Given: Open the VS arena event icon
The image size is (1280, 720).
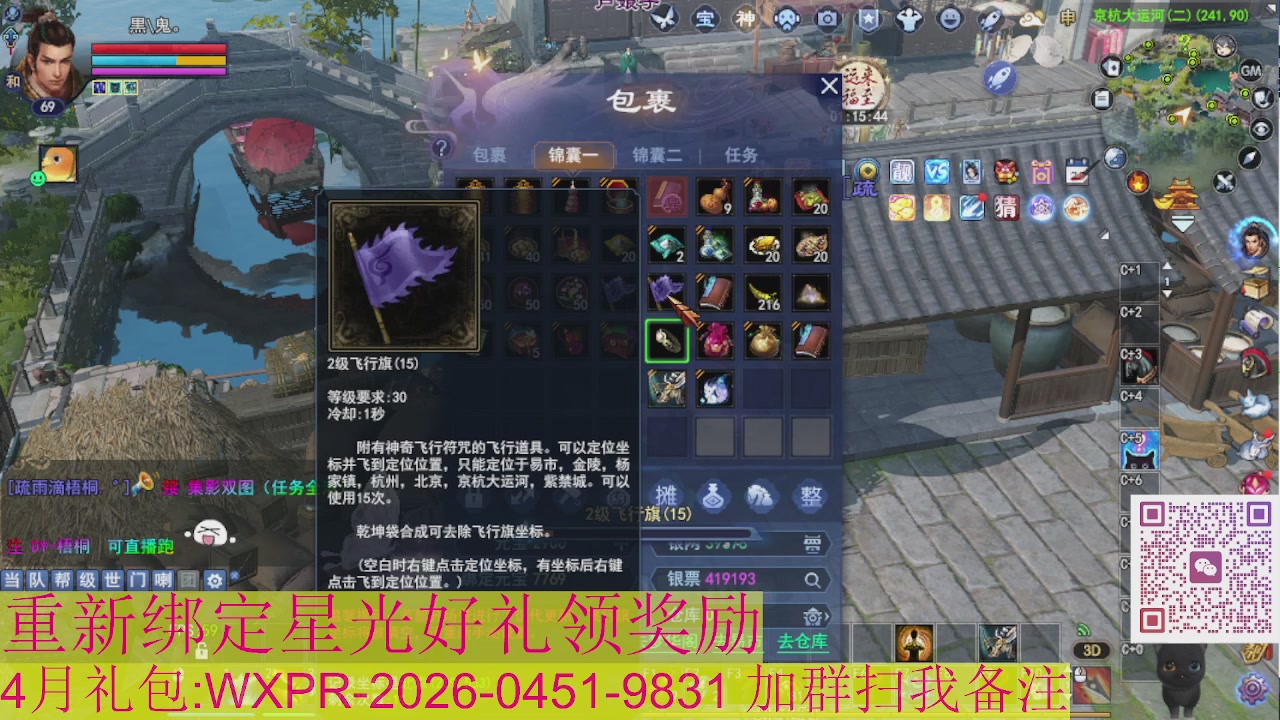Looking at the screenshot, I should pyautogui.click(x=937, y=172).
